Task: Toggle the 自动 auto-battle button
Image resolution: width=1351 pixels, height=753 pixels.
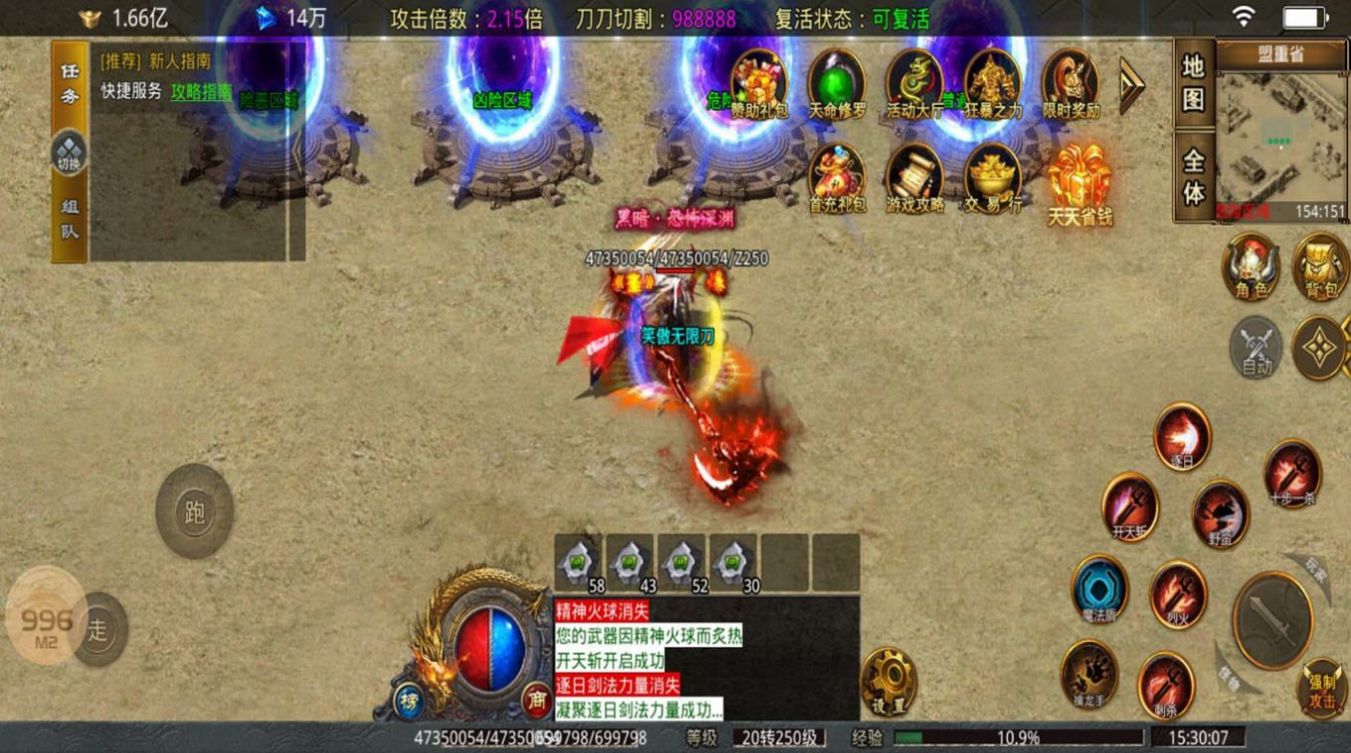Action: pyautogui.click(x=1256, y=347)
